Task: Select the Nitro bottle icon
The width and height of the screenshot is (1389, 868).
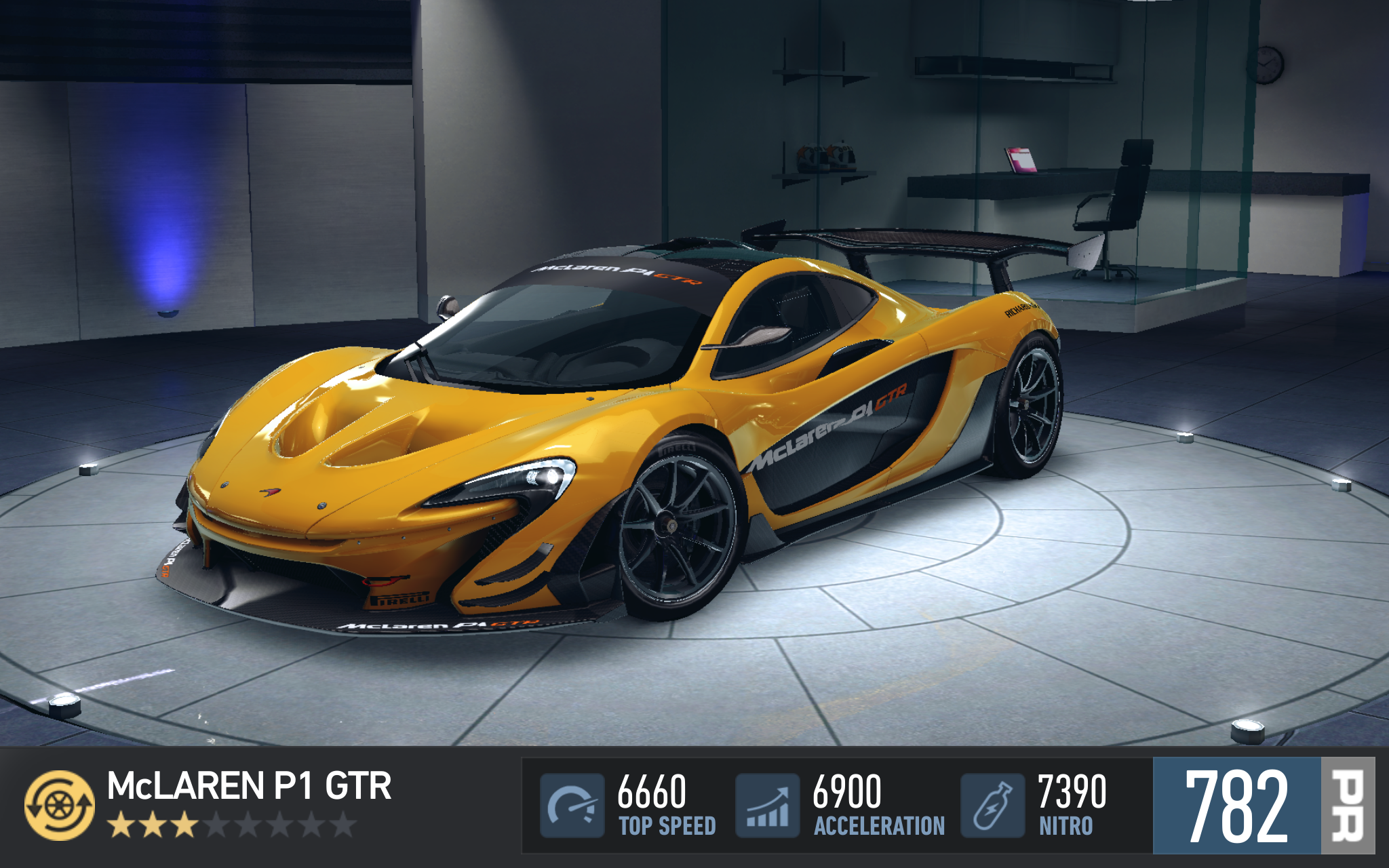Action: click(x=992, y=806)
